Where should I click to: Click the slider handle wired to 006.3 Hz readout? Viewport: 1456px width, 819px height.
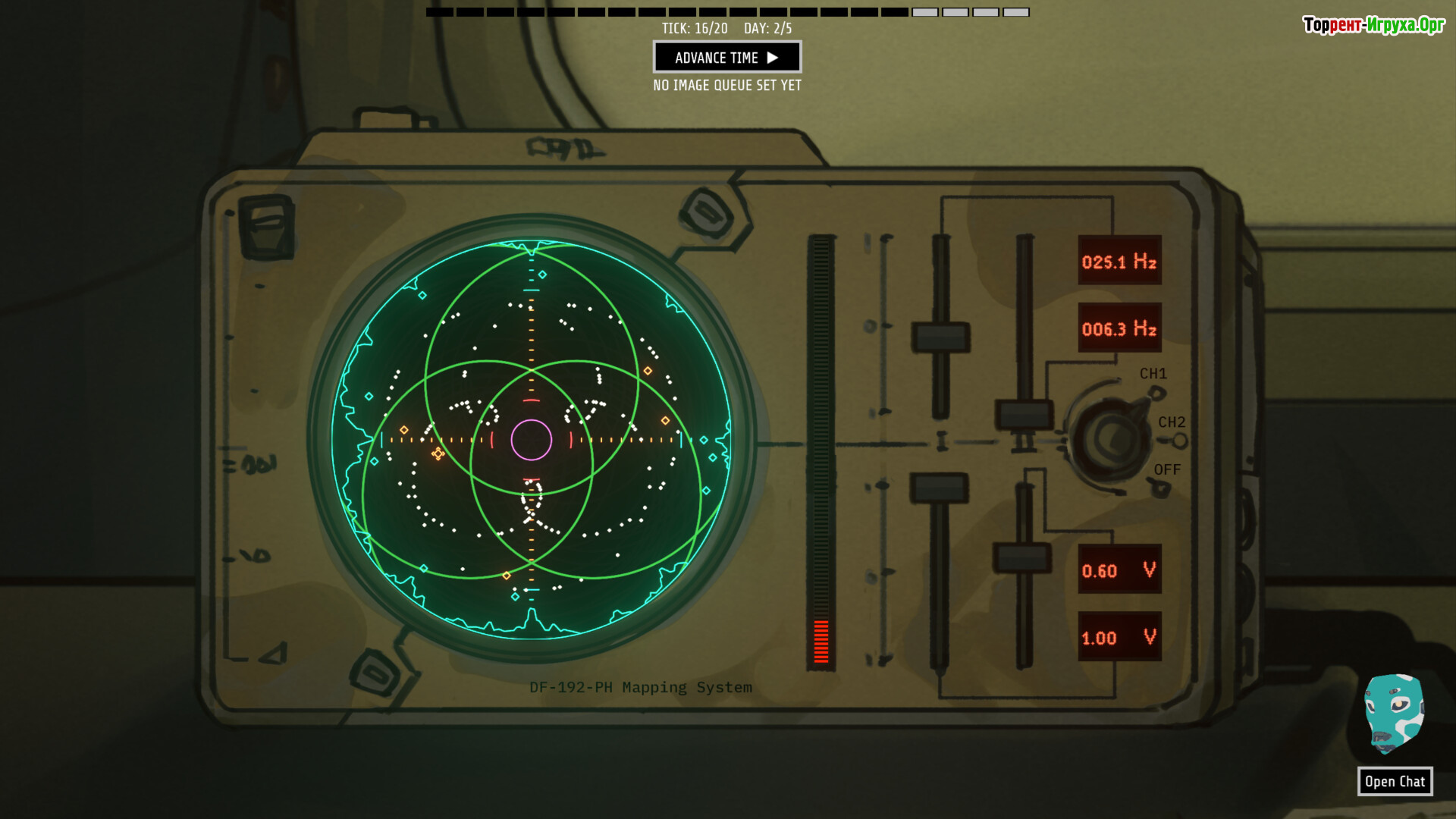(1024, 416)
